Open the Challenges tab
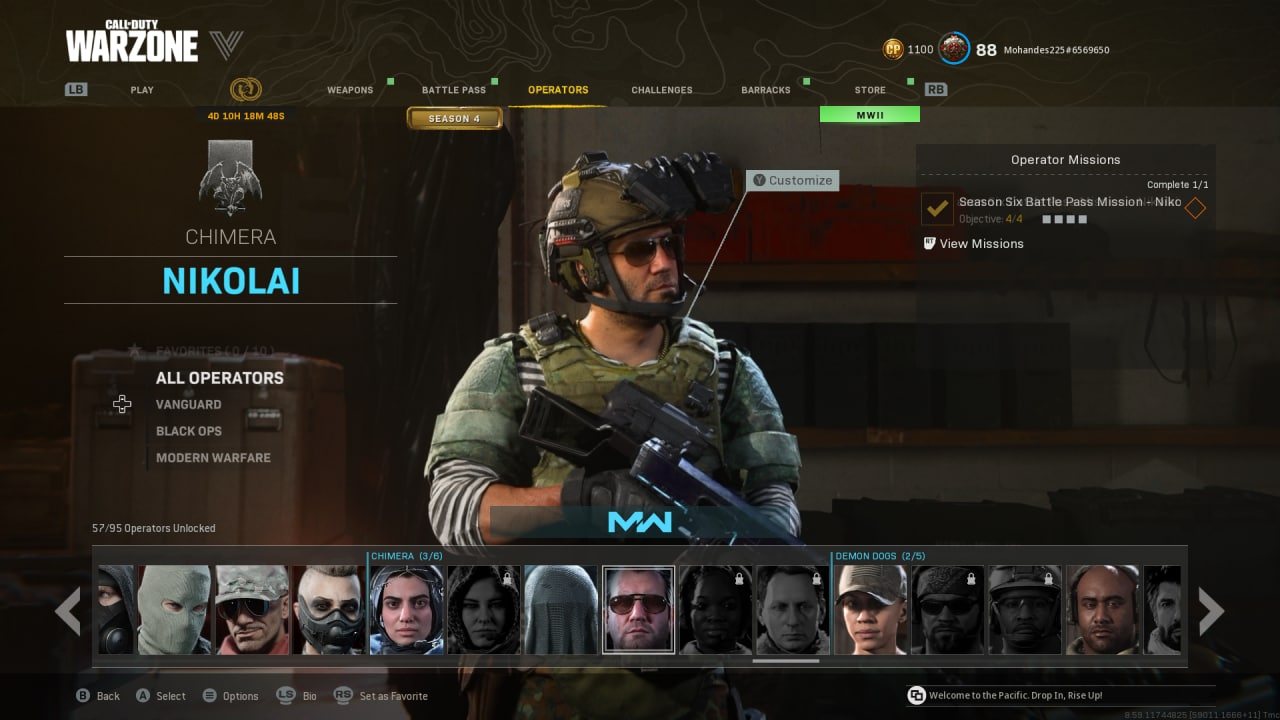The height and width of the screenshot is (720, 1280). coord(661,89)
